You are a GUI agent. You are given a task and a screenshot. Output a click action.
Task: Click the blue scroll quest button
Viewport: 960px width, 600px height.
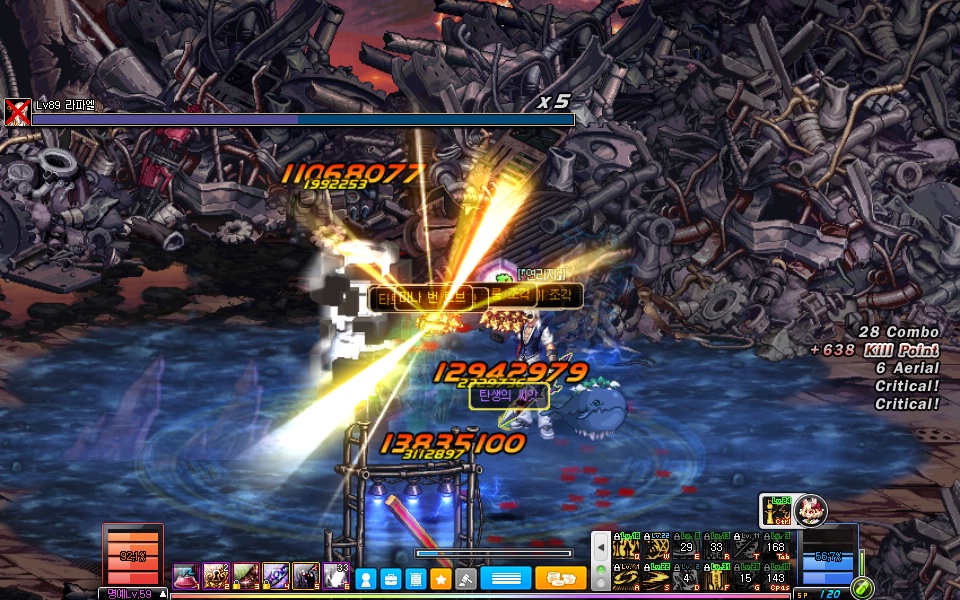pyautogui.click(x=415, y=578)
